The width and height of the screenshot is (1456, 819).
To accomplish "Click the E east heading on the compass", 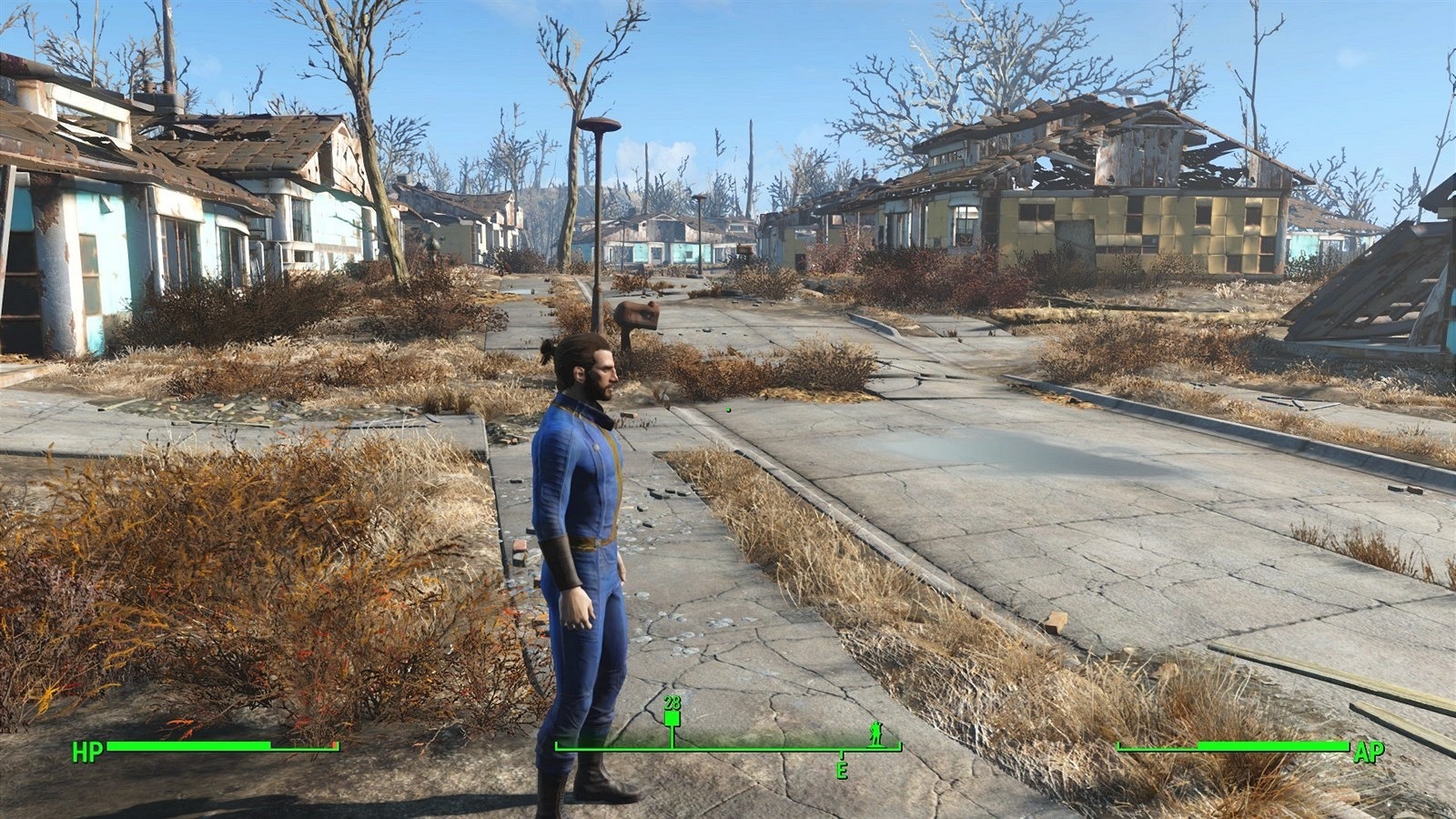I will [x=842, y=770].
